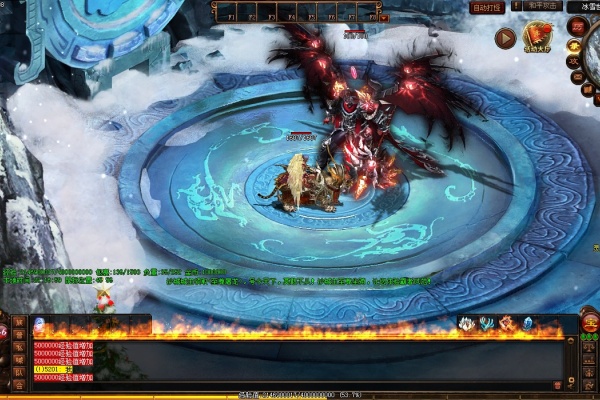Click the round play arrow button

[x=505, y=38]
